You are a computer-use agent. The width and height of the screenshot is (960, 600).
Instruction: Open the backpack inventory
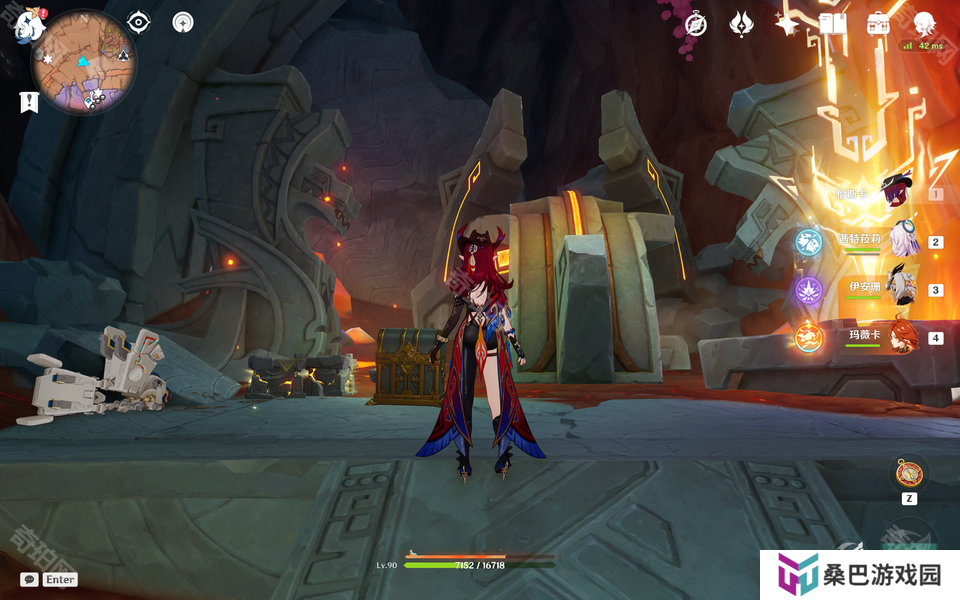(x=878, y=24)
